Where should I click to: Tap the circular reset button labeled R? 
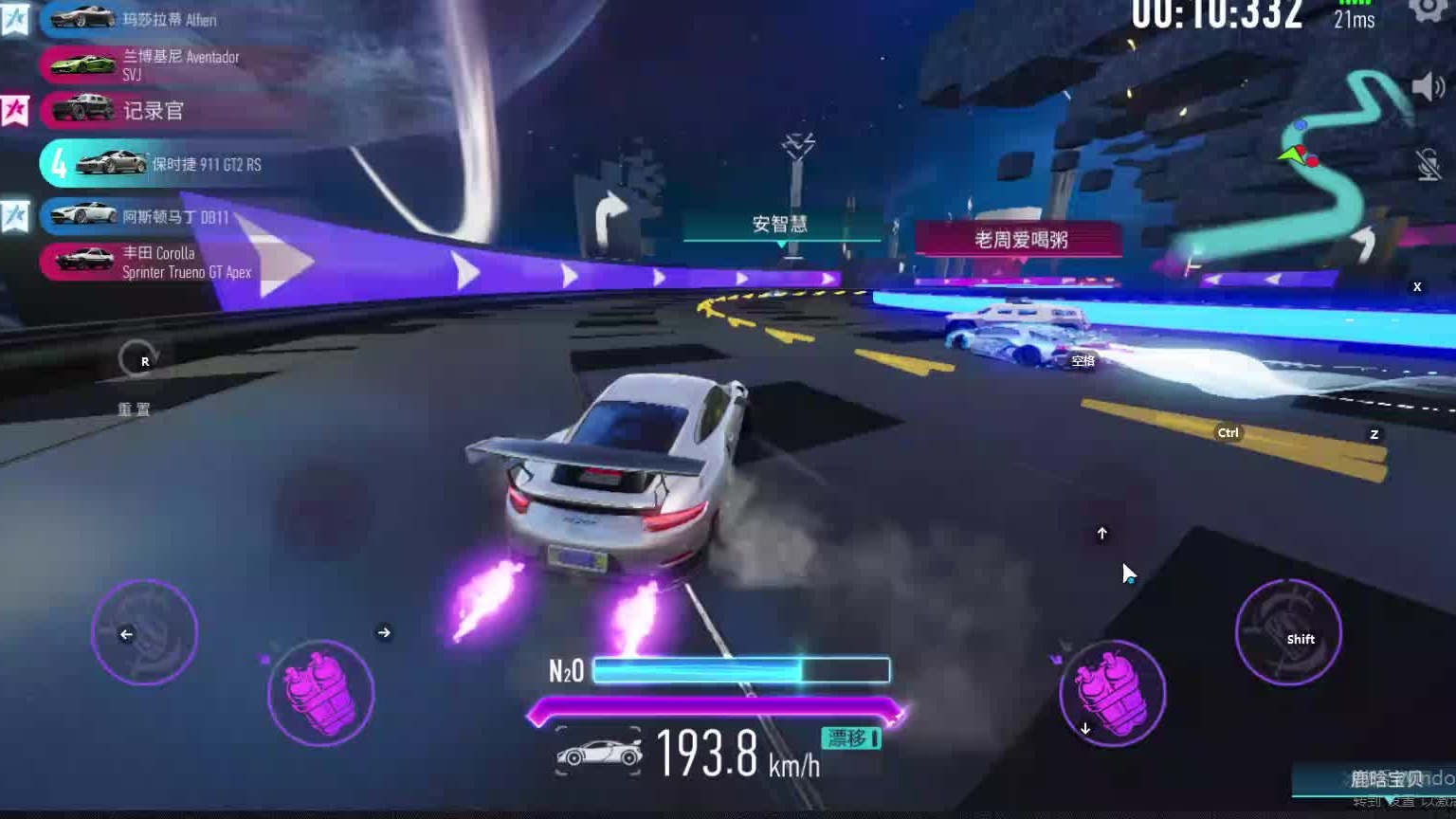point(138,360)
